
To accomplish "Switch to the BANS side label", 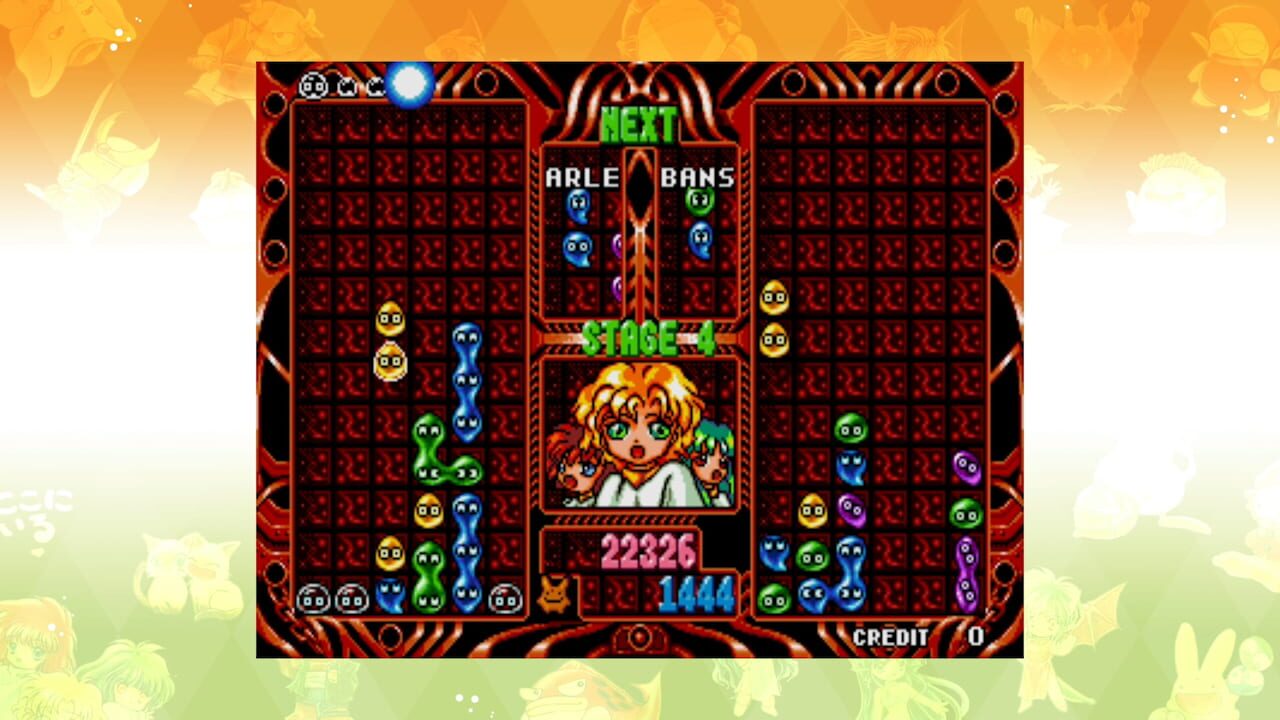I will pyautogui.click(x=697, y=176).
